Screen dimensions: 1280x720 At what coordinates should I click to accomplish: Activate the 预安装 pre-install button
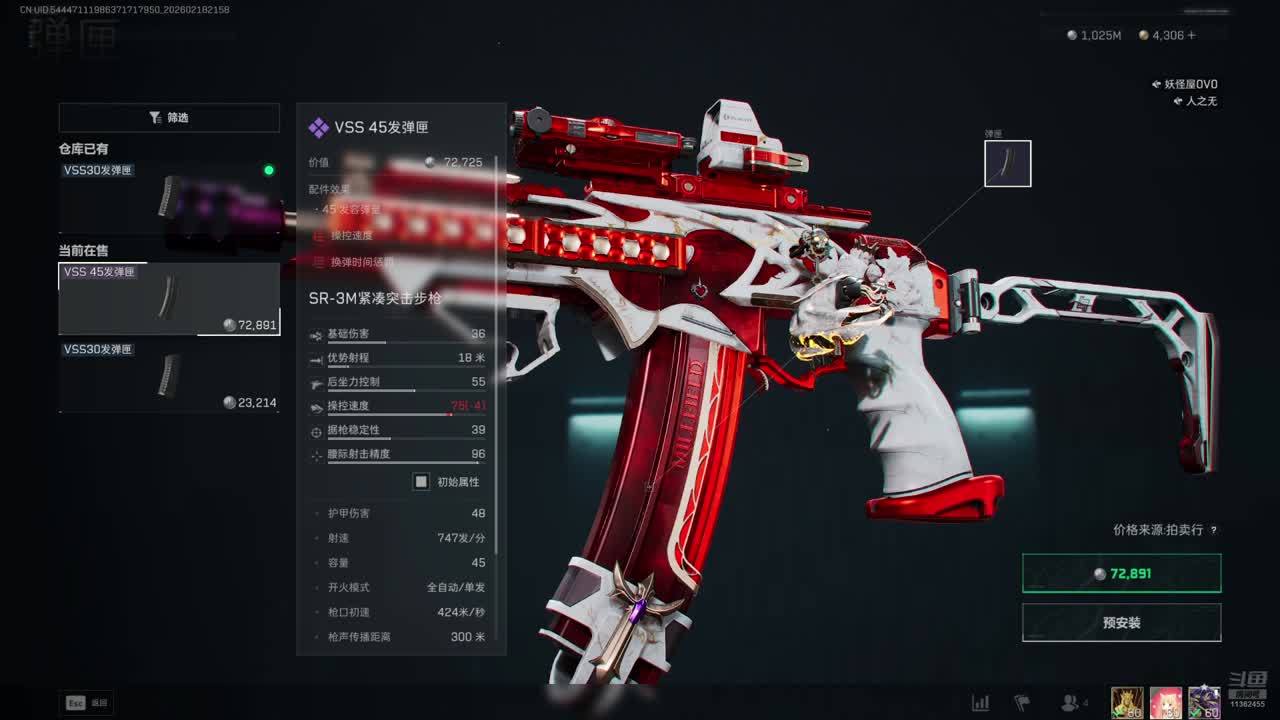[1121, 622]
